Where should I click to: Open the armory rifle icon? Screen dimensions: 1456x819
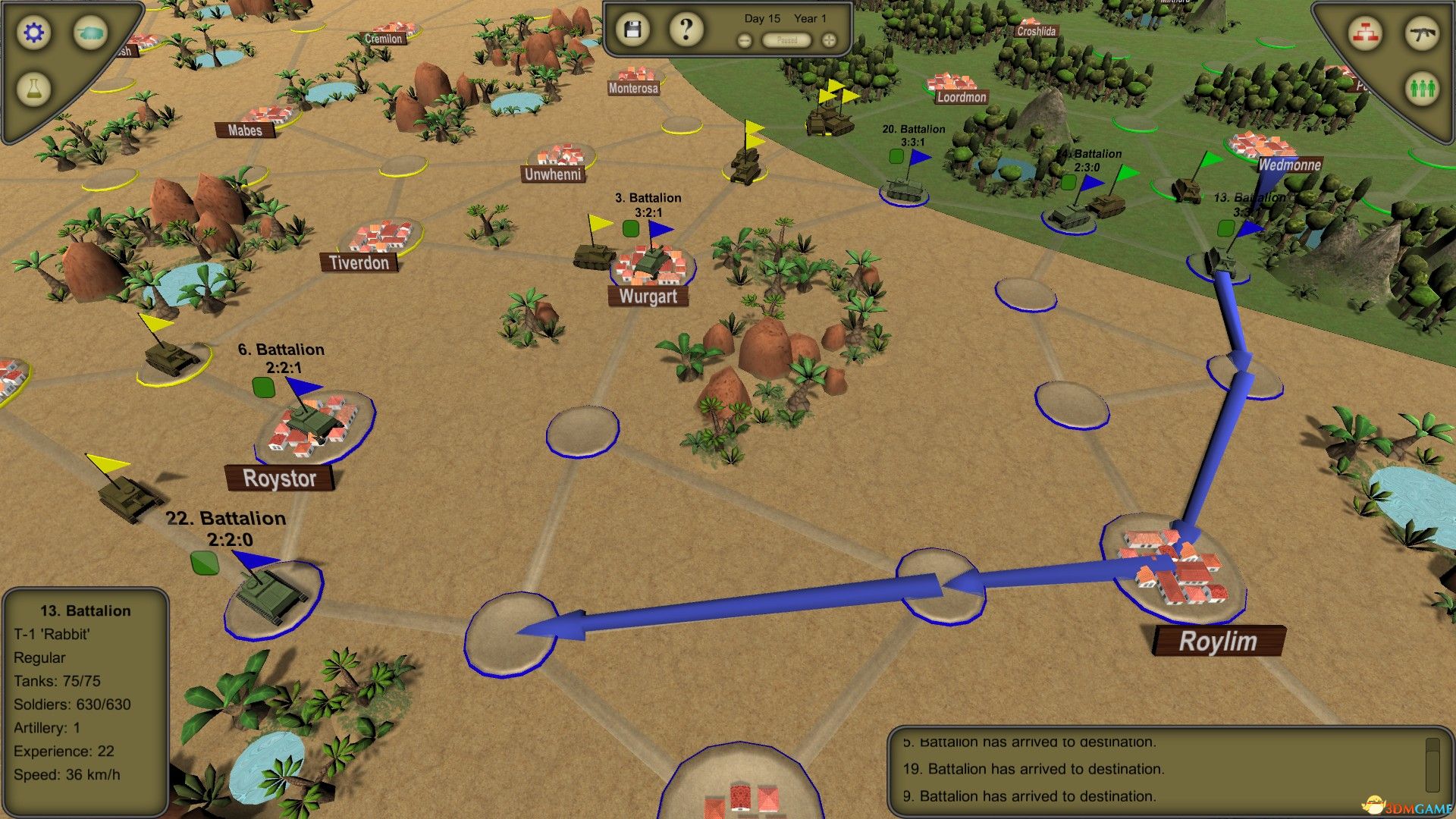pos(1423,33)
